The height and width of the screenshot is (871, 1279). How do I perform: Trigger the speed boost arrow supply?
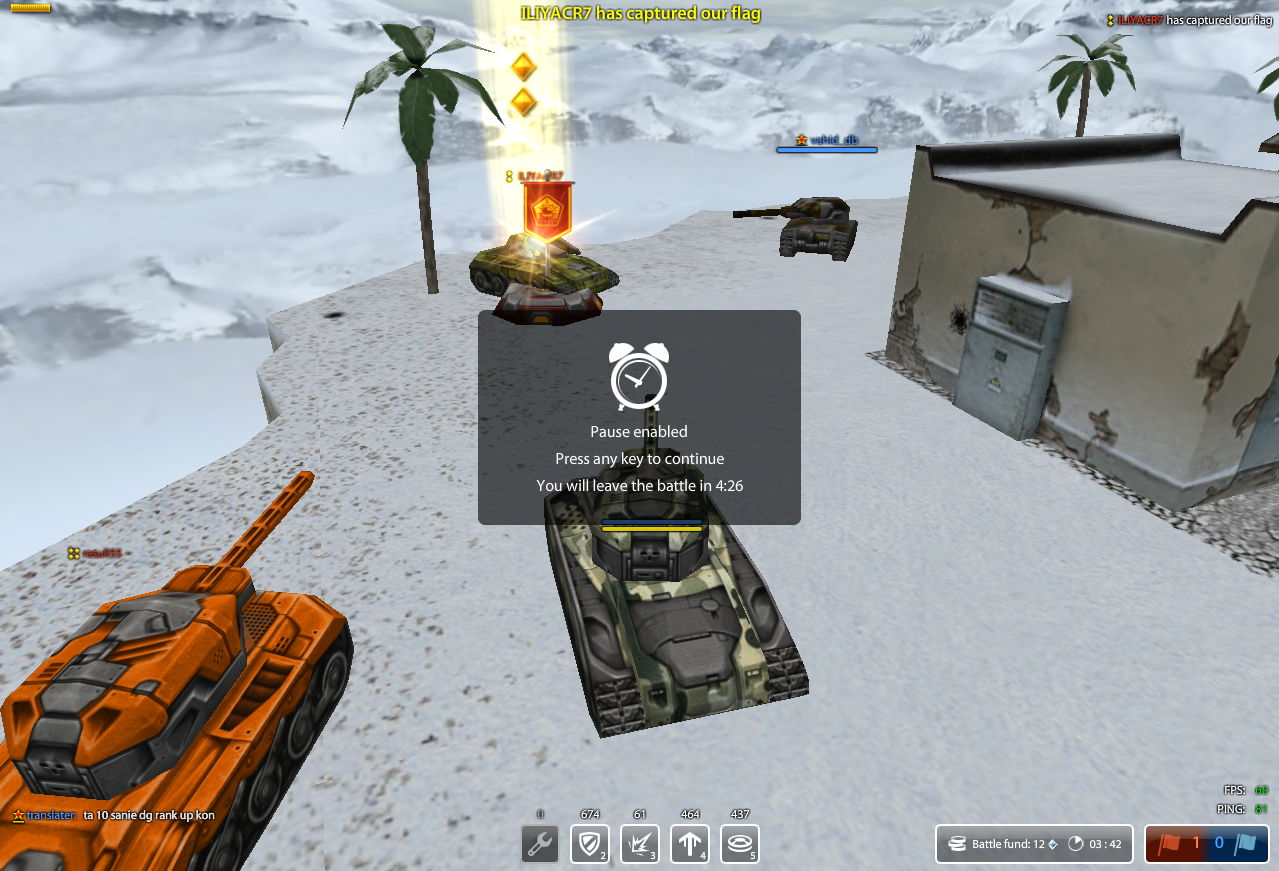point(690,843)
